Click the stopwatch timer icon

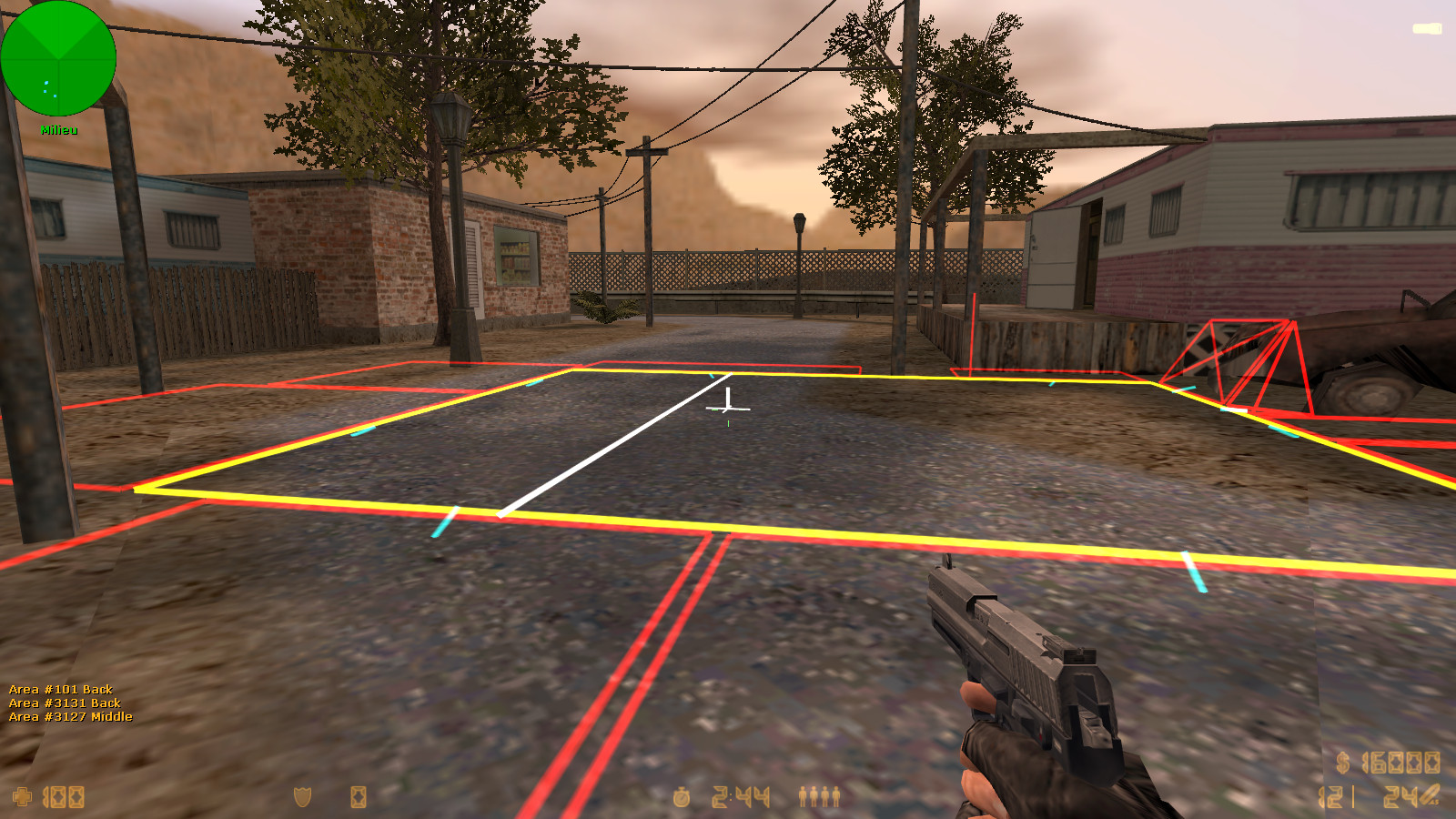680,796
